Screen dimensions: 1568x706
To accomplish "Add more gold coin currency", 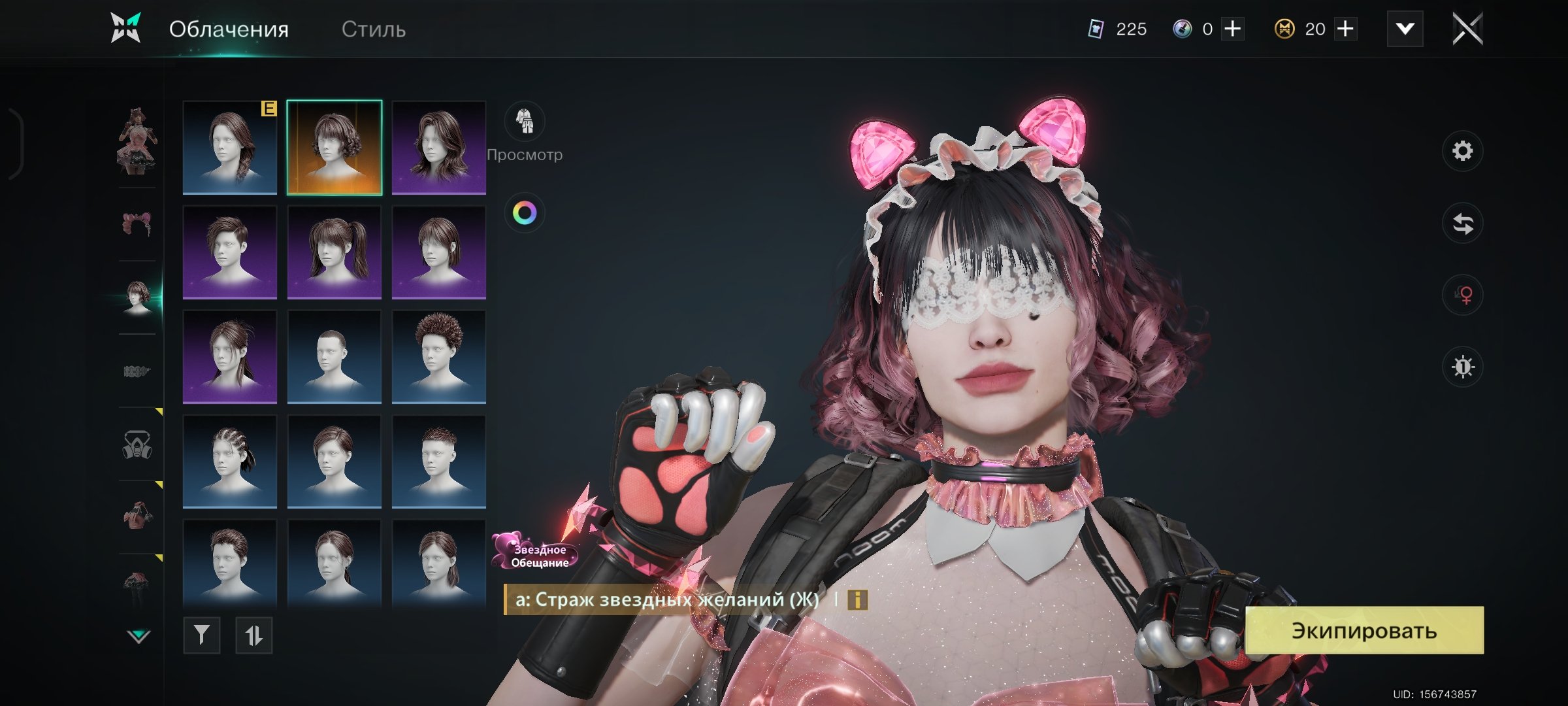I will point(1346,29).
